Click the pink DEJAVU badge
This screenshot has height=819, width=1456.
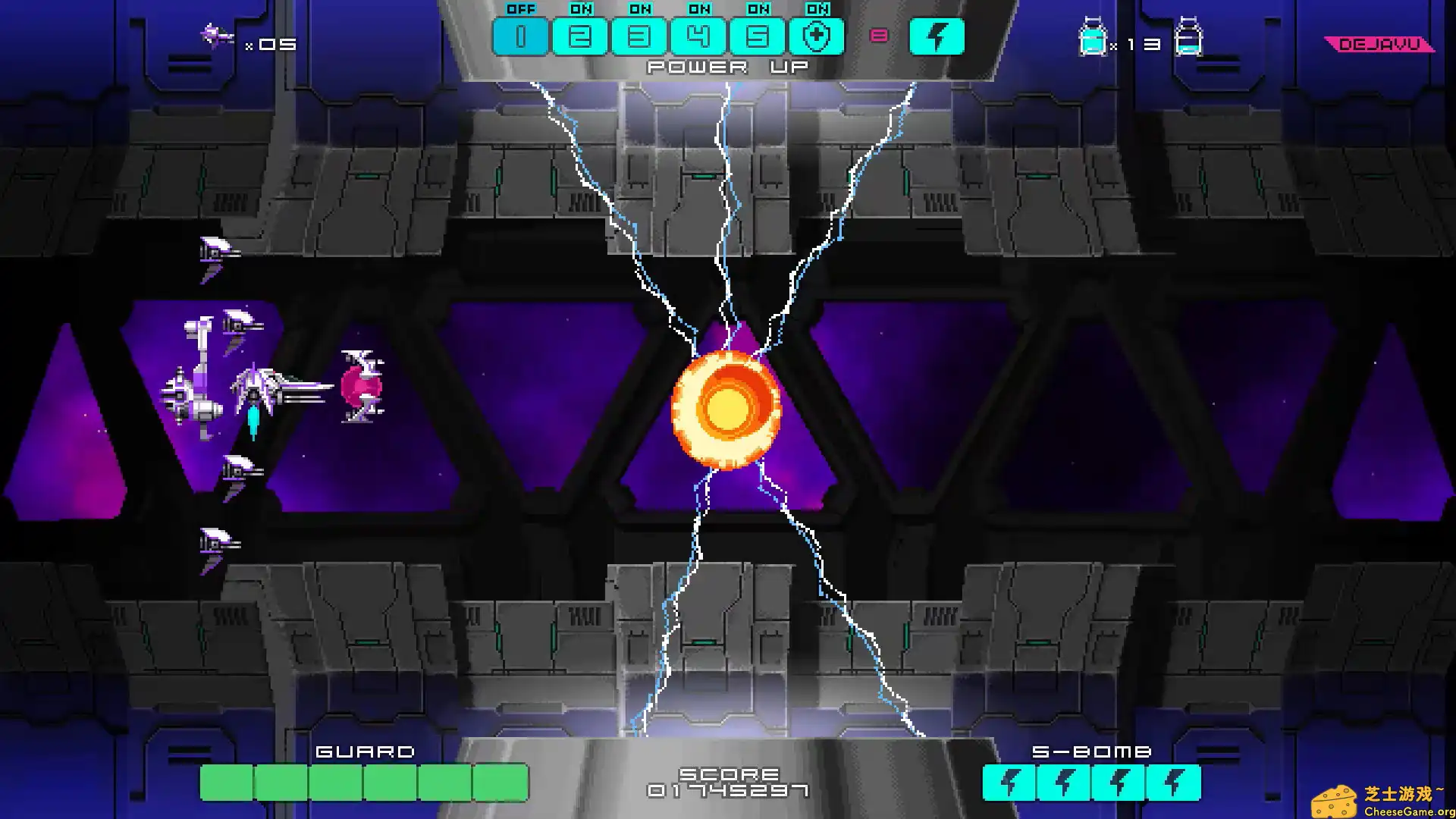(x=1379, y=45)
